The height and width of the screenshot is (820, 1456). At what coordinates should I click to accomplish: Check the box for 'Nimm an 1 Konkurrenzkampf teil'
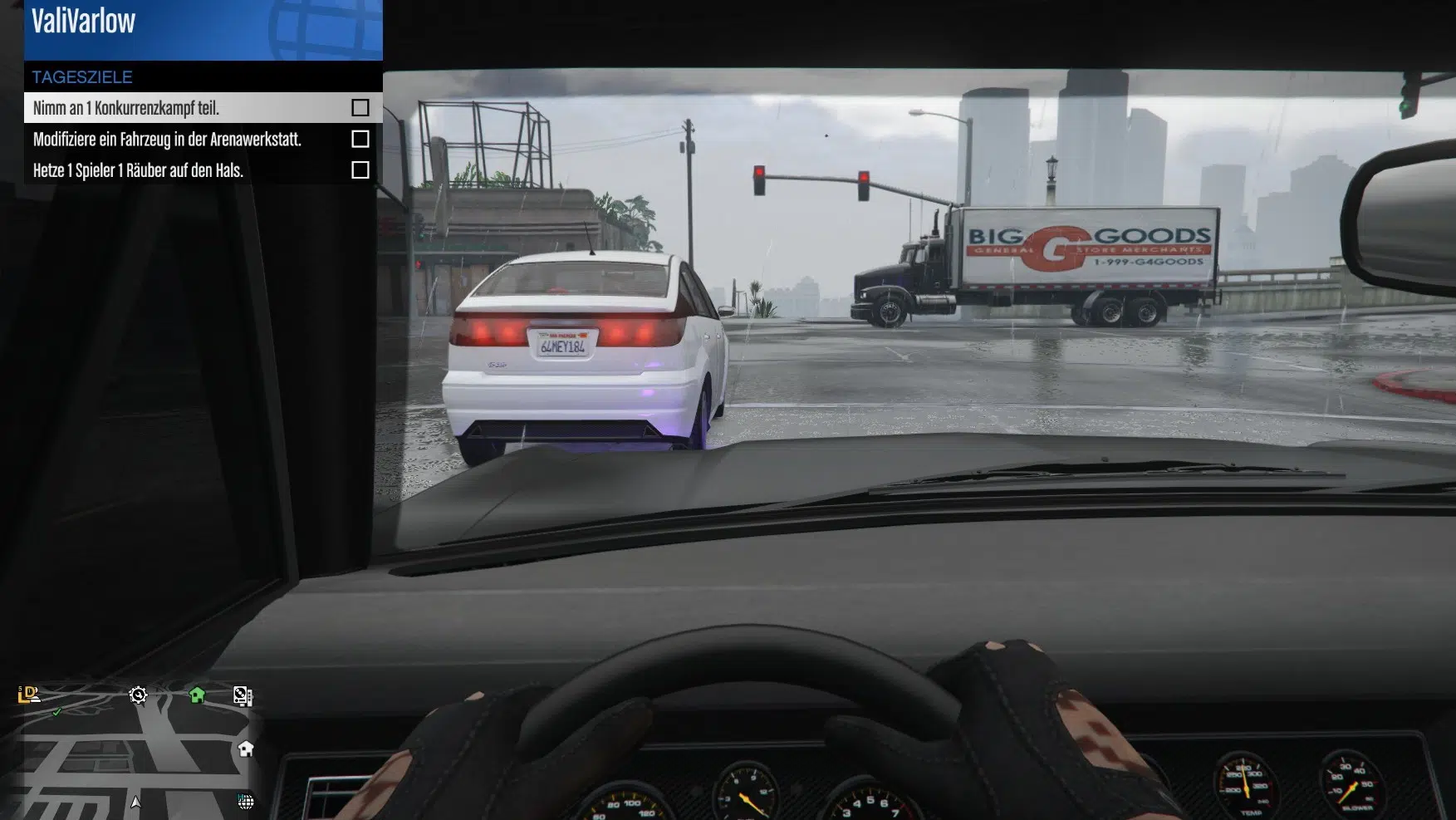[x=360, y=106]
